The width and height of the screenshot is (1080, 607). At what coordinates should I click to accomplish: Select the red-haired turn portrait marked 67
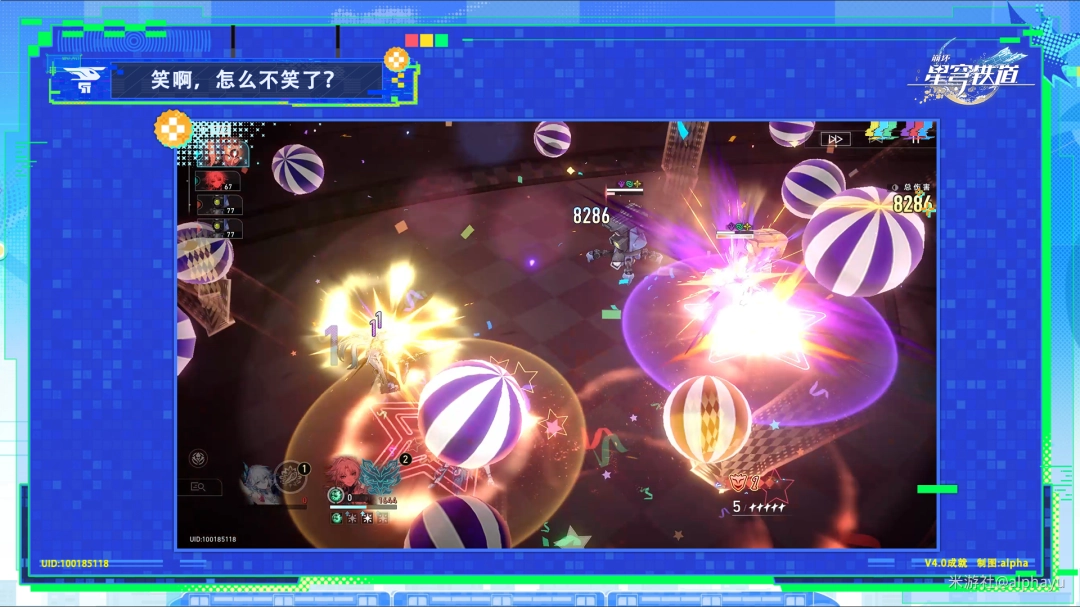click(x=218, y=181)
